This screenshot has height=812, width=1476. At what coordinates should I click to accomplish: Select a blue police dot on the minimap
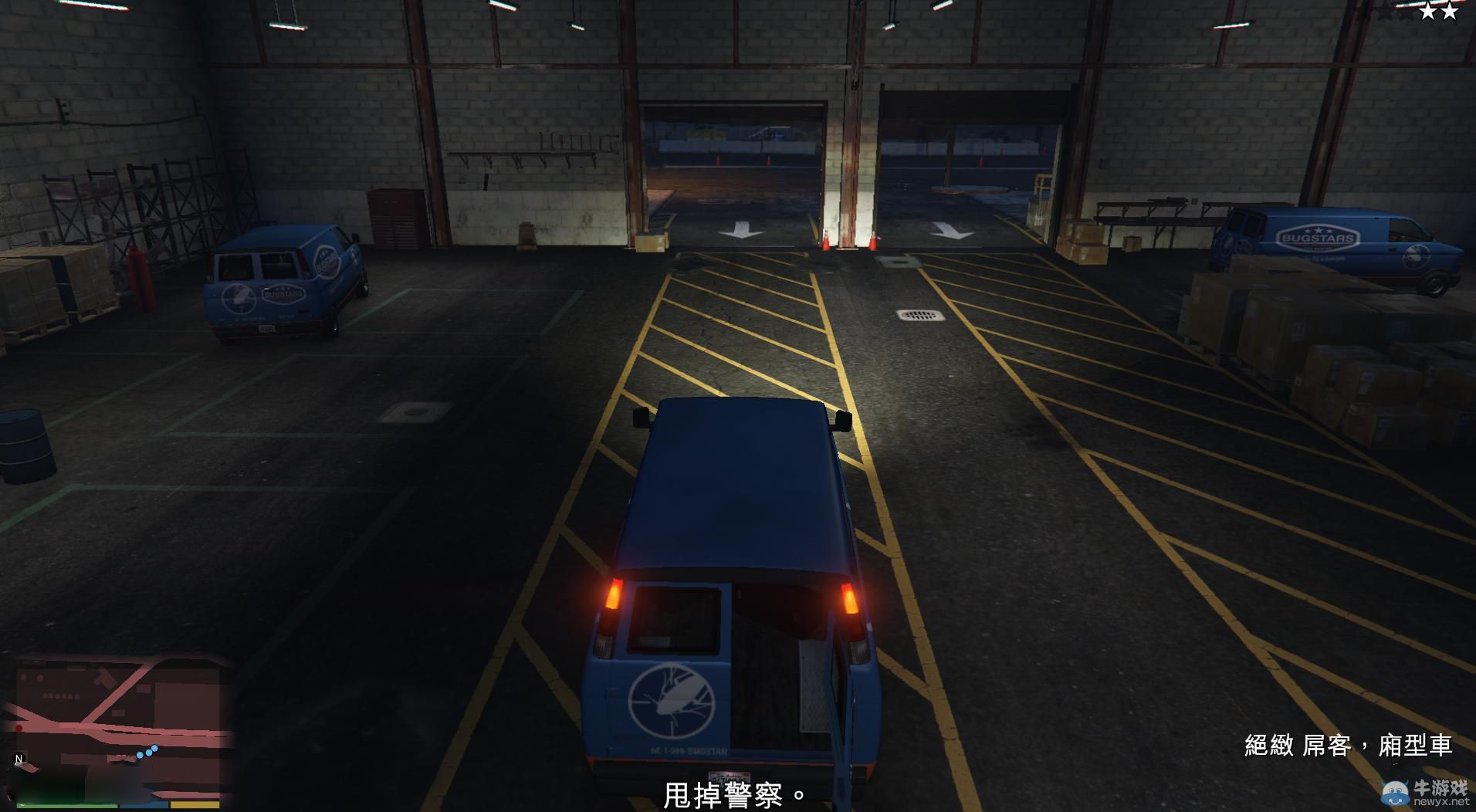[148, 753]
